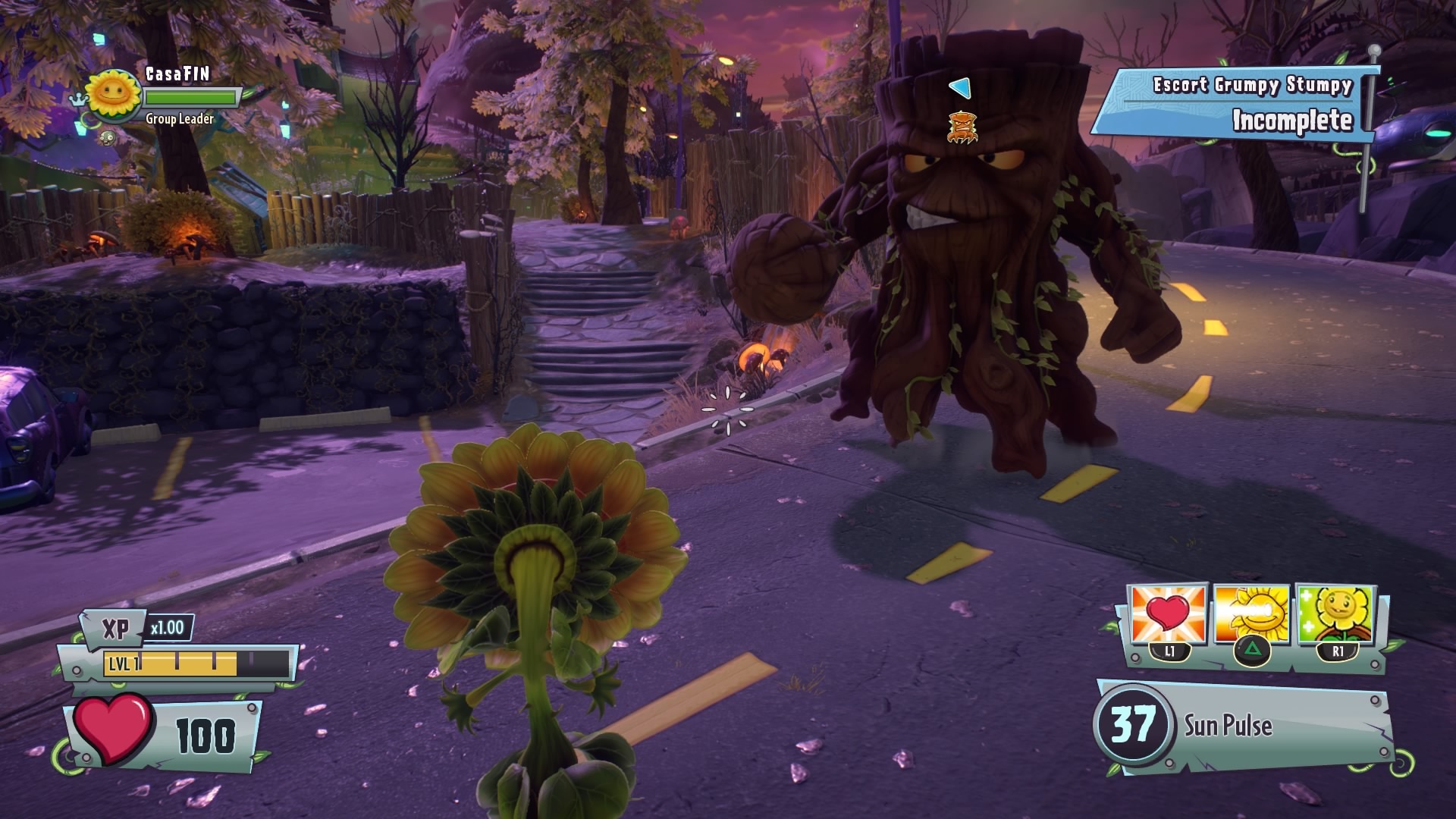Select the CasaFIN sunflower player portrait
The image size is (1456, 819).
(x=115, y=95)
